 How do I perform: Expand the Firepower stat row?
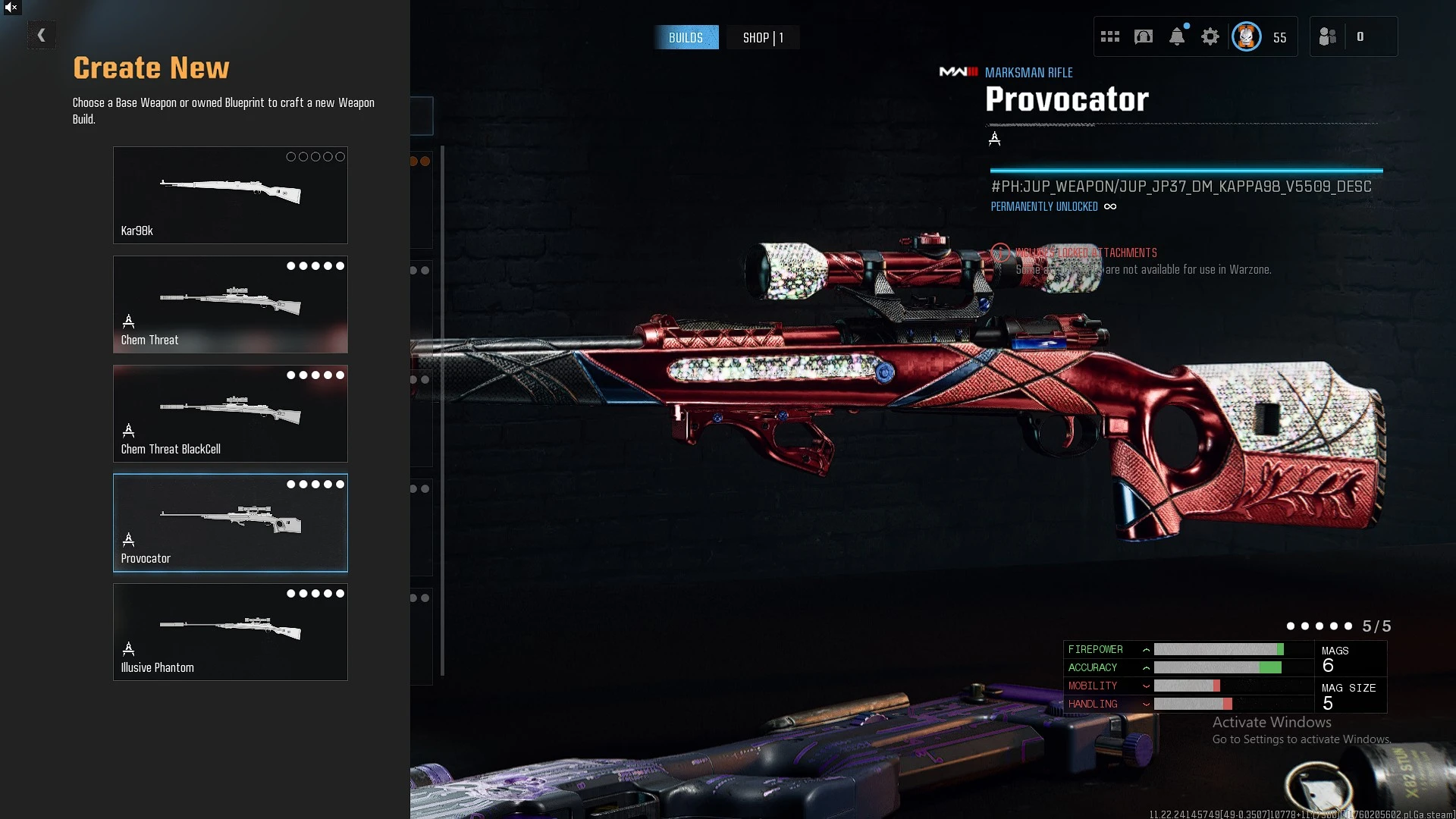[x=1146, y=650]
